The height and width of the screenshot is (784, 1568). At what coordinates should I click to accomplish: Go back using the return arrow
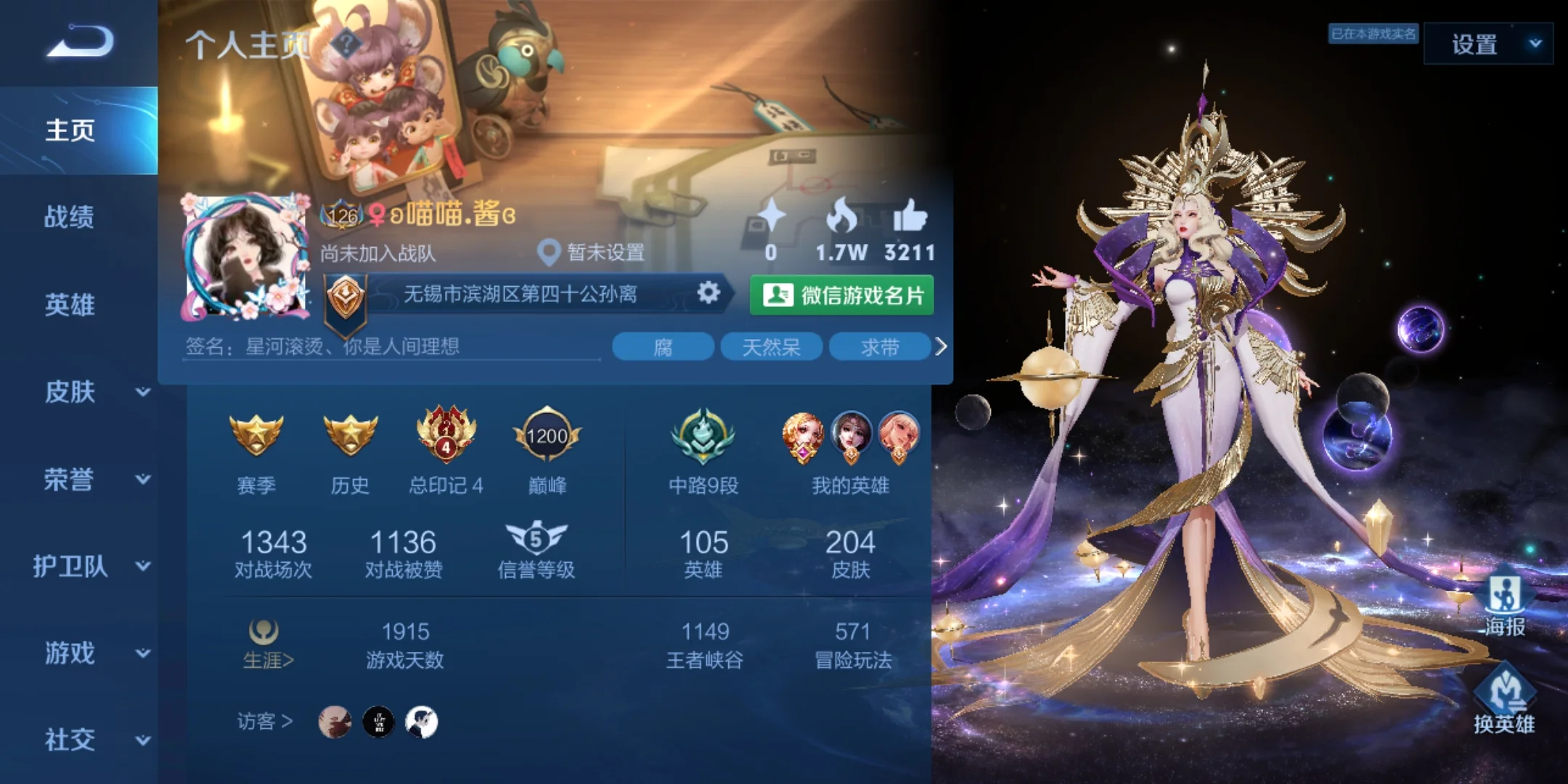coord(80,41)
